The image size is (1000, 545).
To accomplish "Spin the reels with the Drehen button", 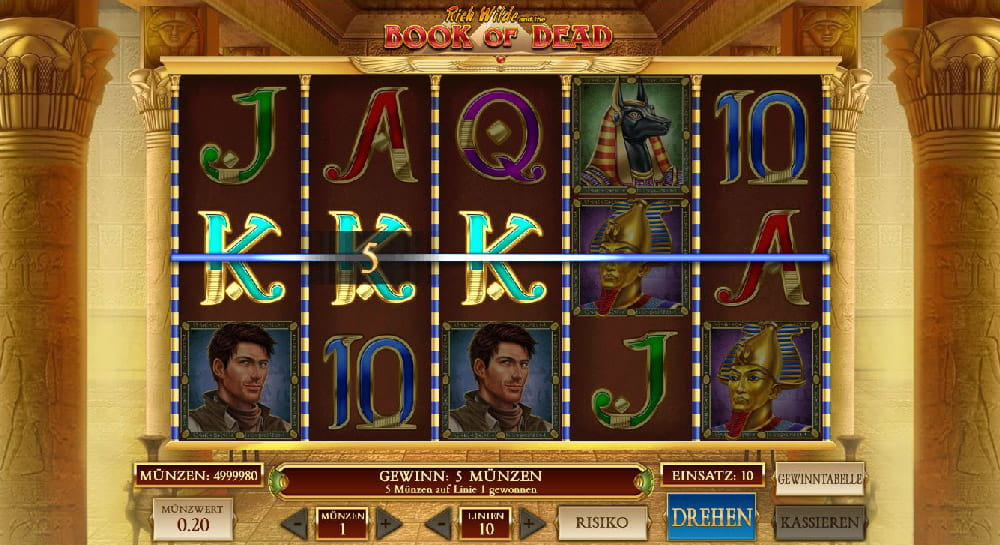I will tap(711, 518).
